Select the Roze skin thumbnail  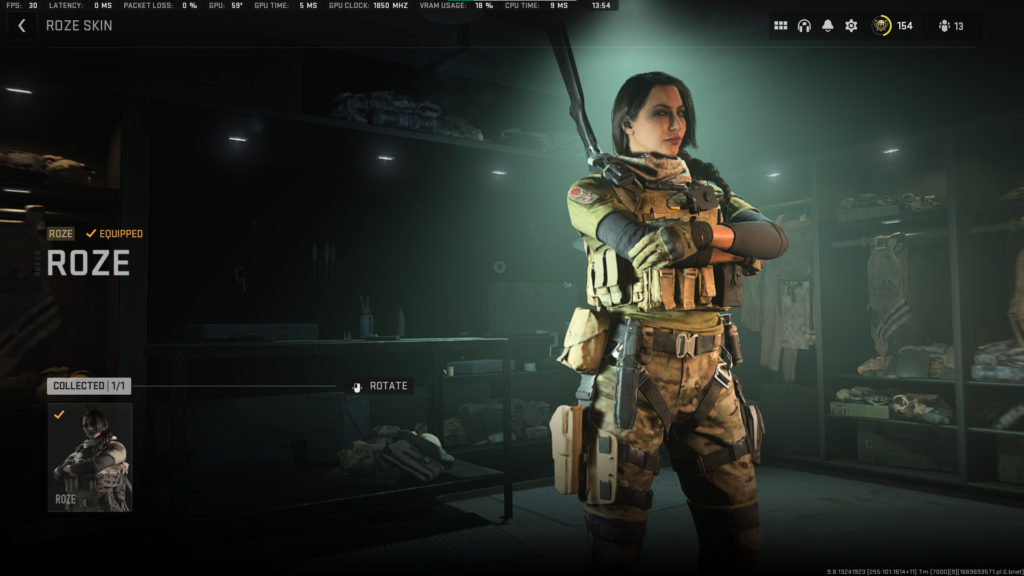(90, 457)
